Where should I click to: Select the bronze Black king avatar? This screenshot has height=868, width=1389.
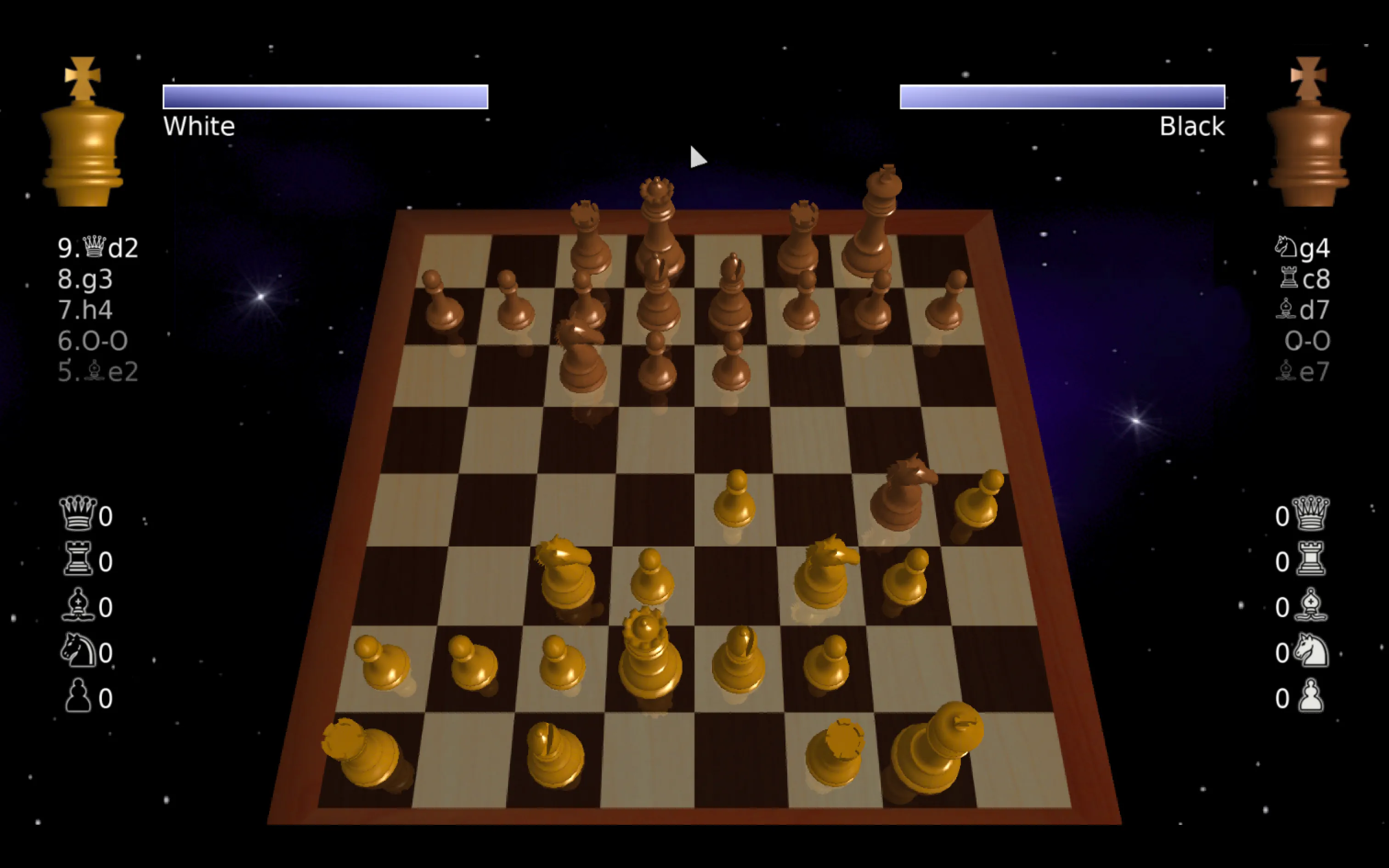point(1309,143)
